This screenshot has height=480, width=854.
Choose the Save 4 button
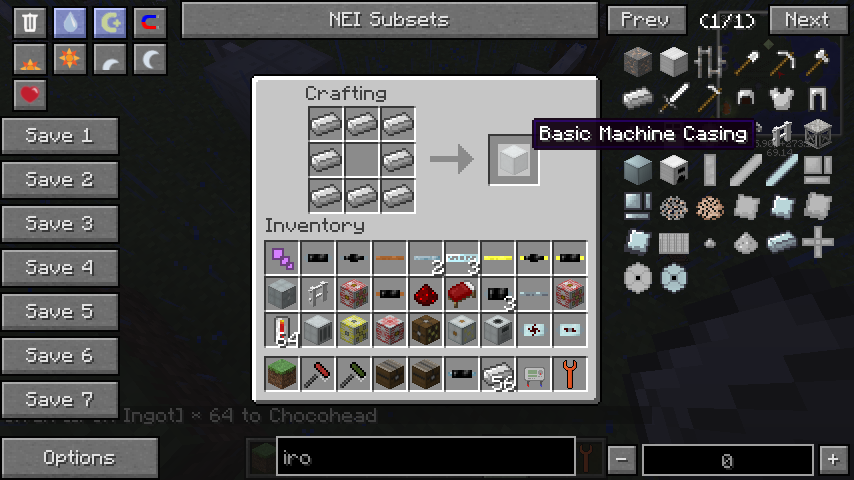[x=59, y=268]
